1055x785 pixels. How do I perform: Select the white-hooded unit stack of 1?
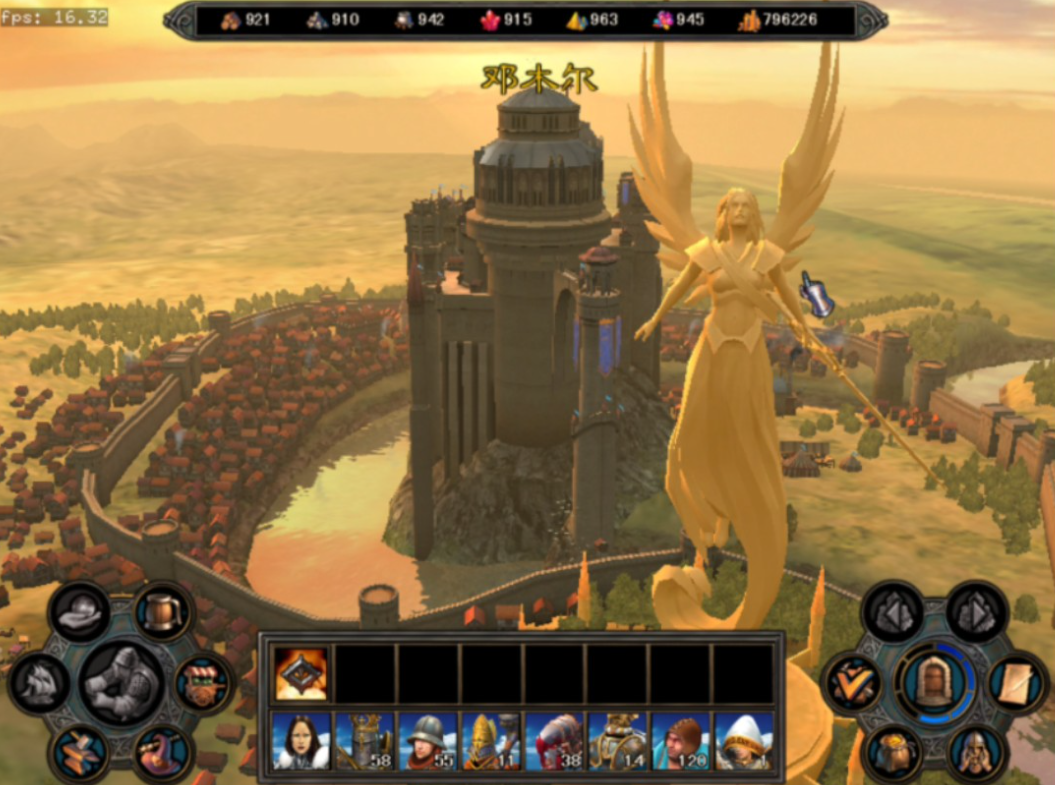click(x=743, y=741)
